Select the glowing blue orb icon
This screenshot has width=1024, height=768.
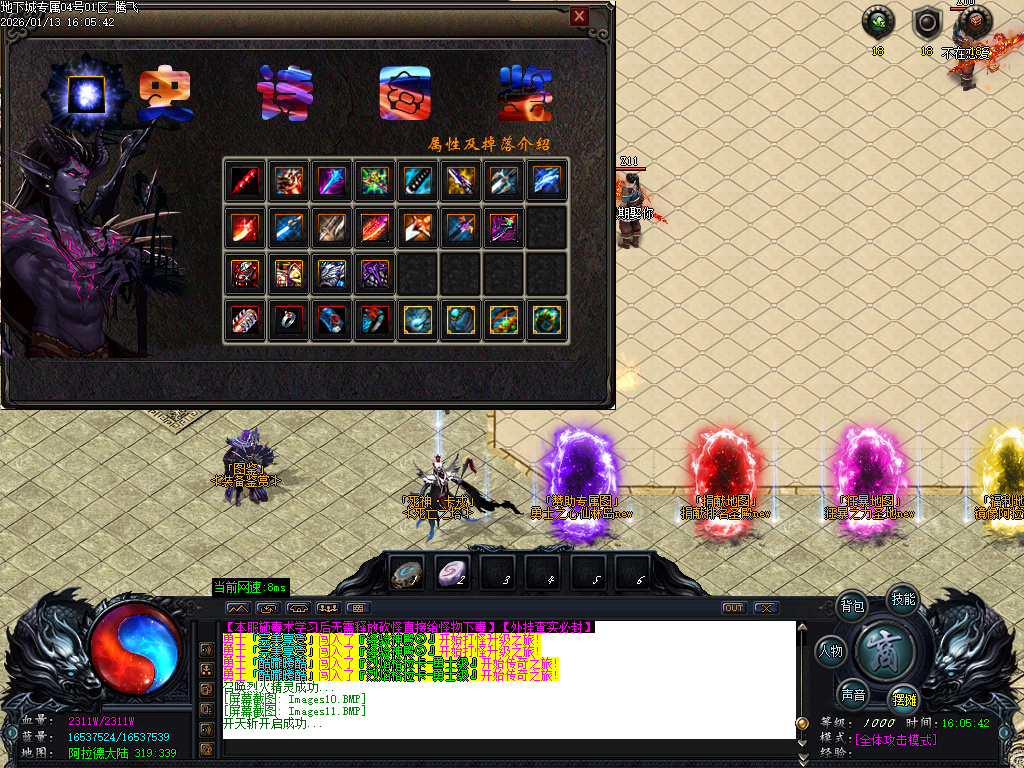point(87,94)
